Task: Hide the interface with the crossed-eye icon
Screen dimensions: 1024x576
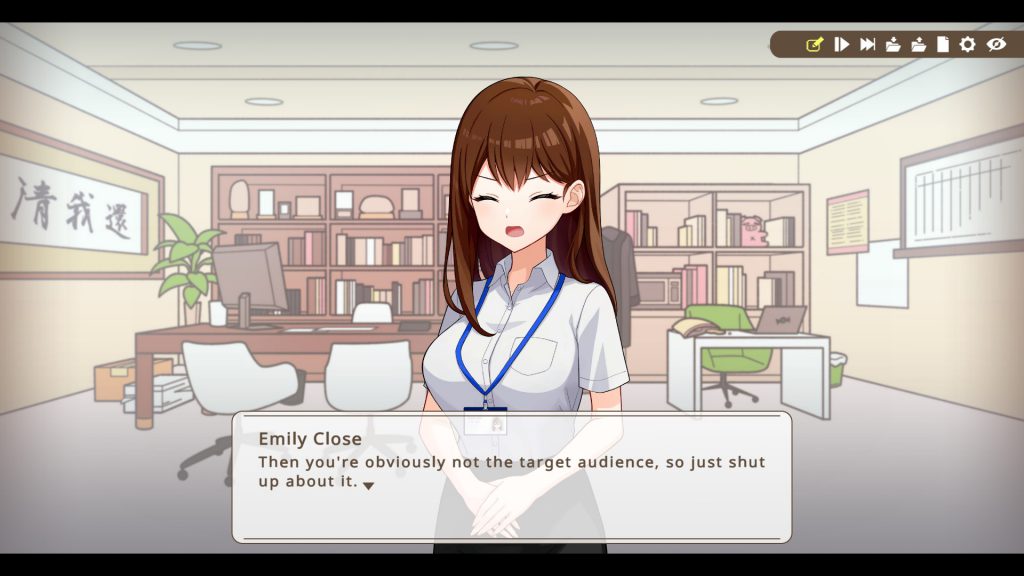Action: [x=995, y=44]
